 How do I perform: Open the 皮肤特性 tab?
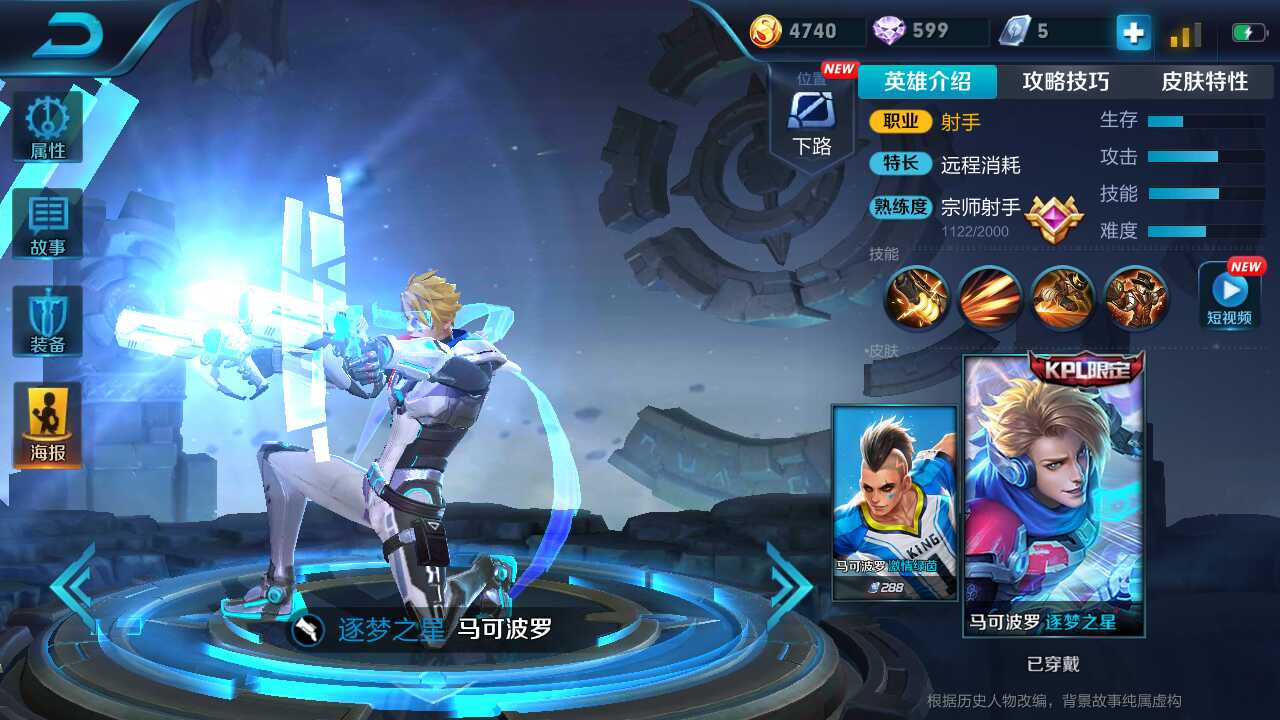(1203, 83)
